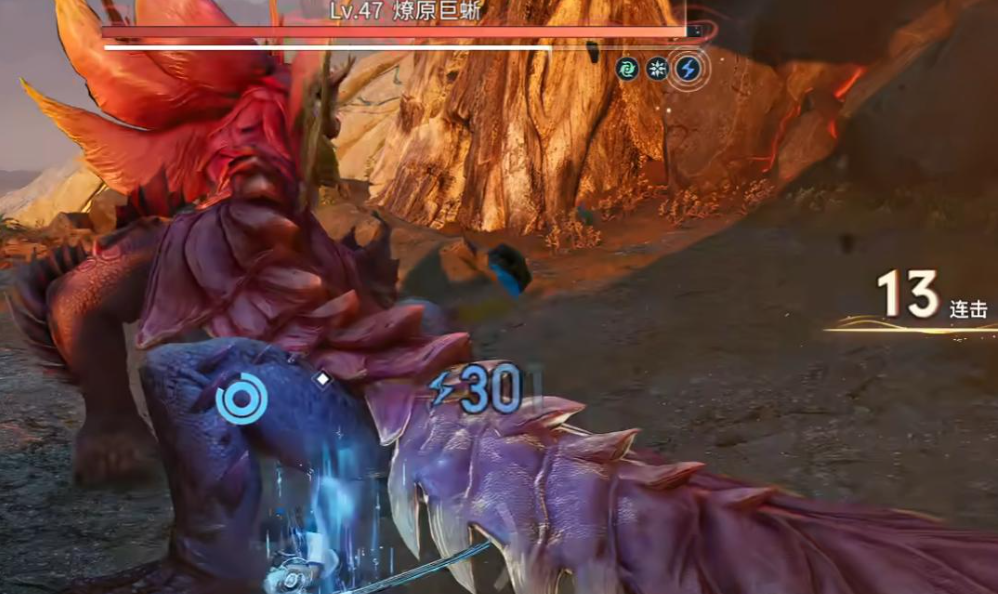This screenshot has width=998, height=594.
Task: Click the green wind swirl status icon
Action: click(x=628, y=69)
